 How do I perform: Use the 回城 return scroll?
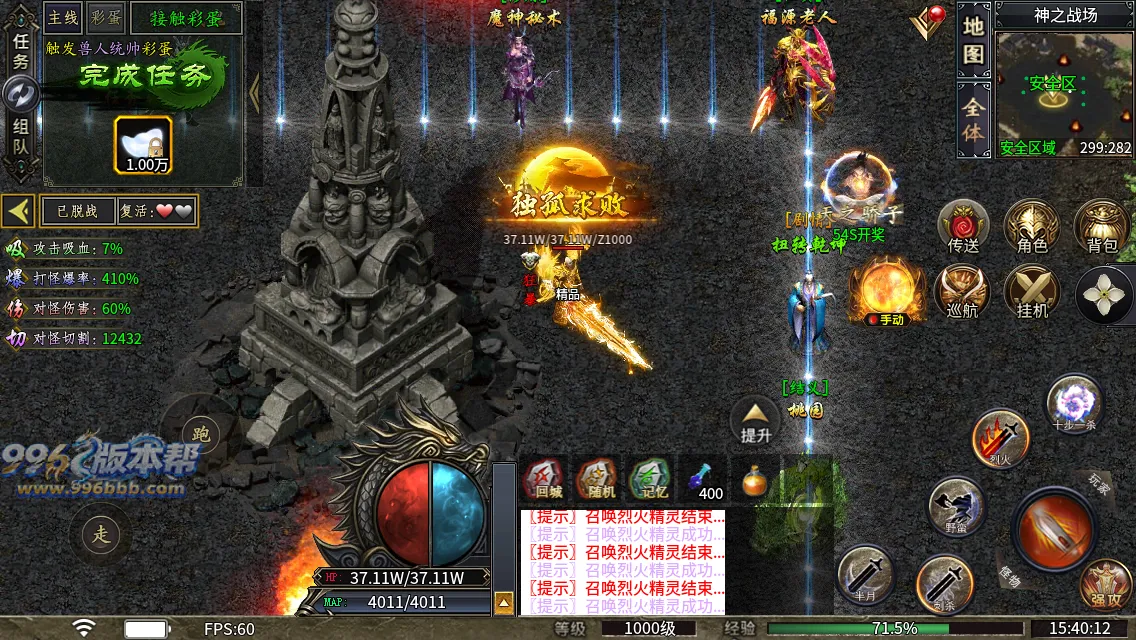click(x=544, y=479)
